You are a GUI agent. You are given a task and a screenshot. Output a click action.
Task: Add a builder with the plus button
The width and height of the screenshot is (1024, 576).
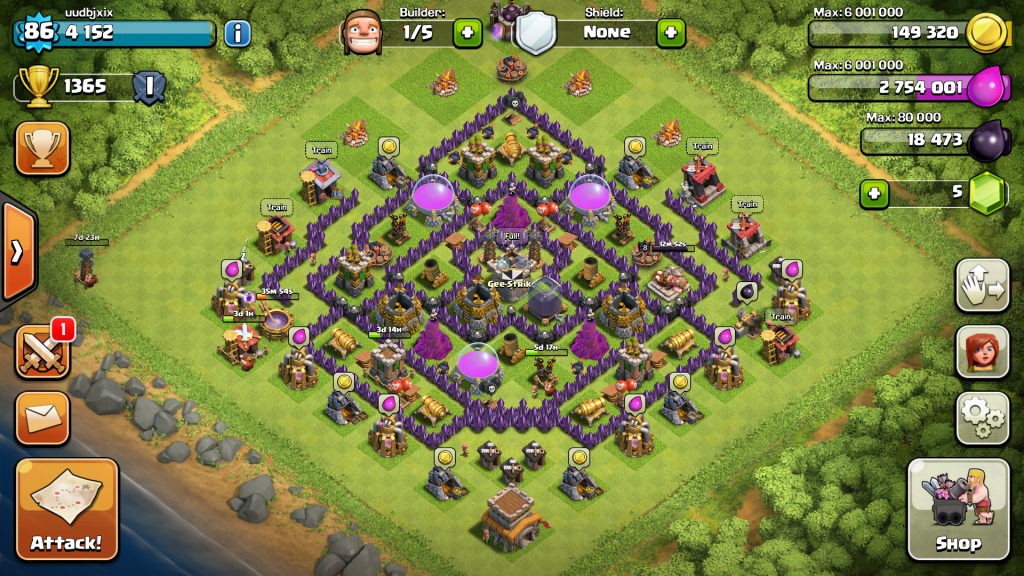pyautogui.click(x=468, y=32)
